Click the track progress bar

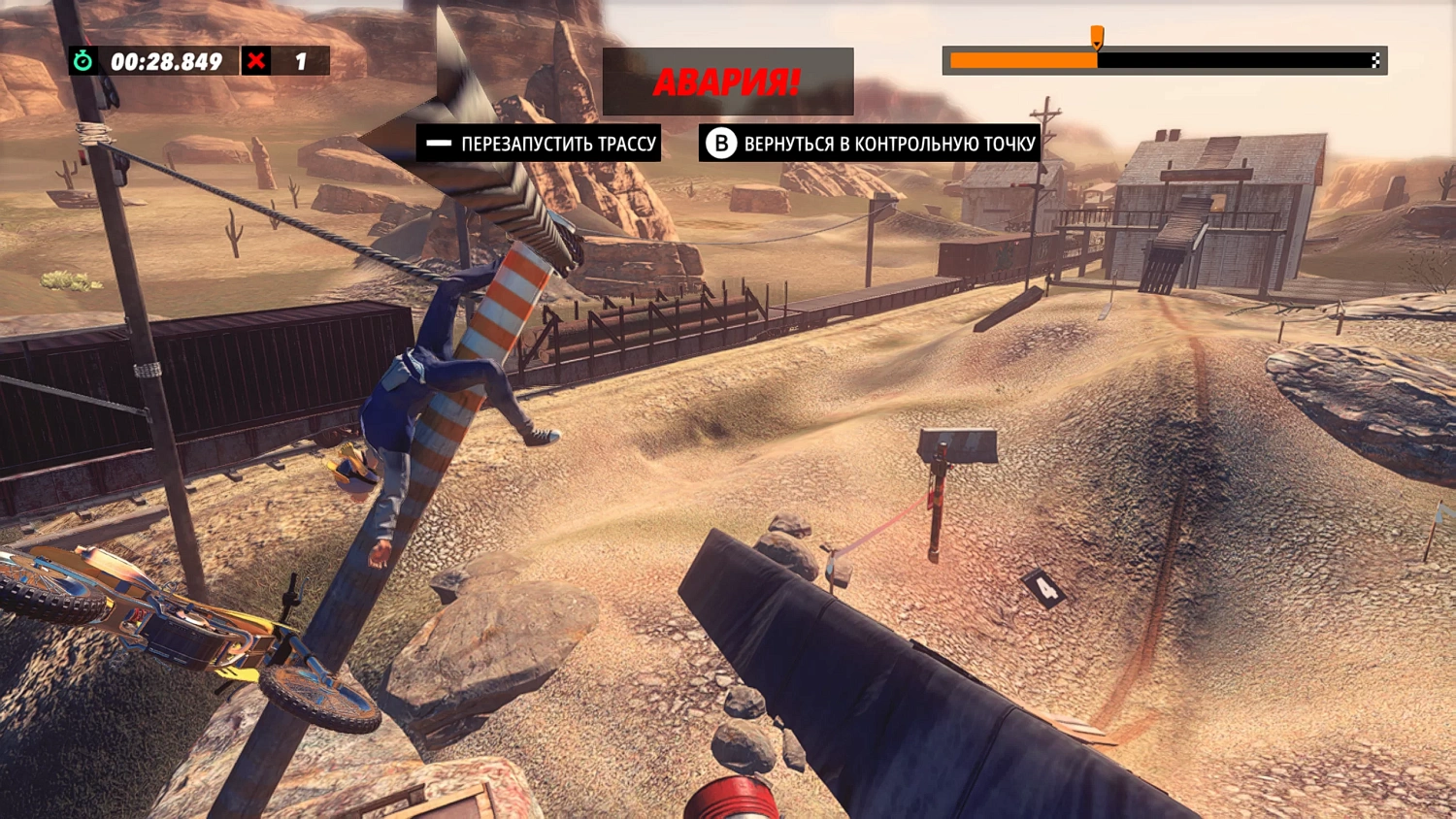click(1165, 60)
